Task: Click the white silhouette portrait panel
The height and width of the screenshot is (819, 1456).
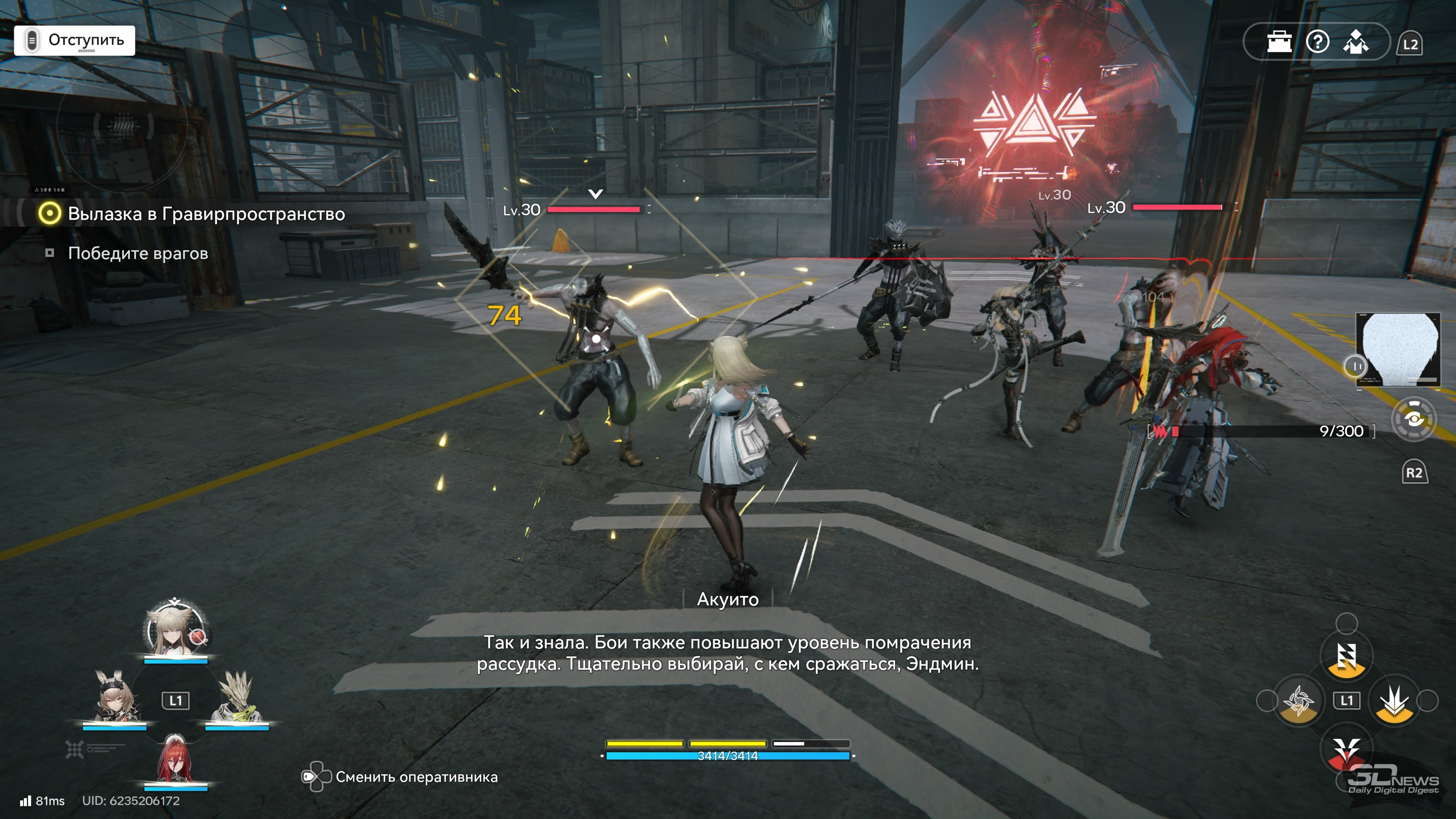Action: coord(1398,349)
